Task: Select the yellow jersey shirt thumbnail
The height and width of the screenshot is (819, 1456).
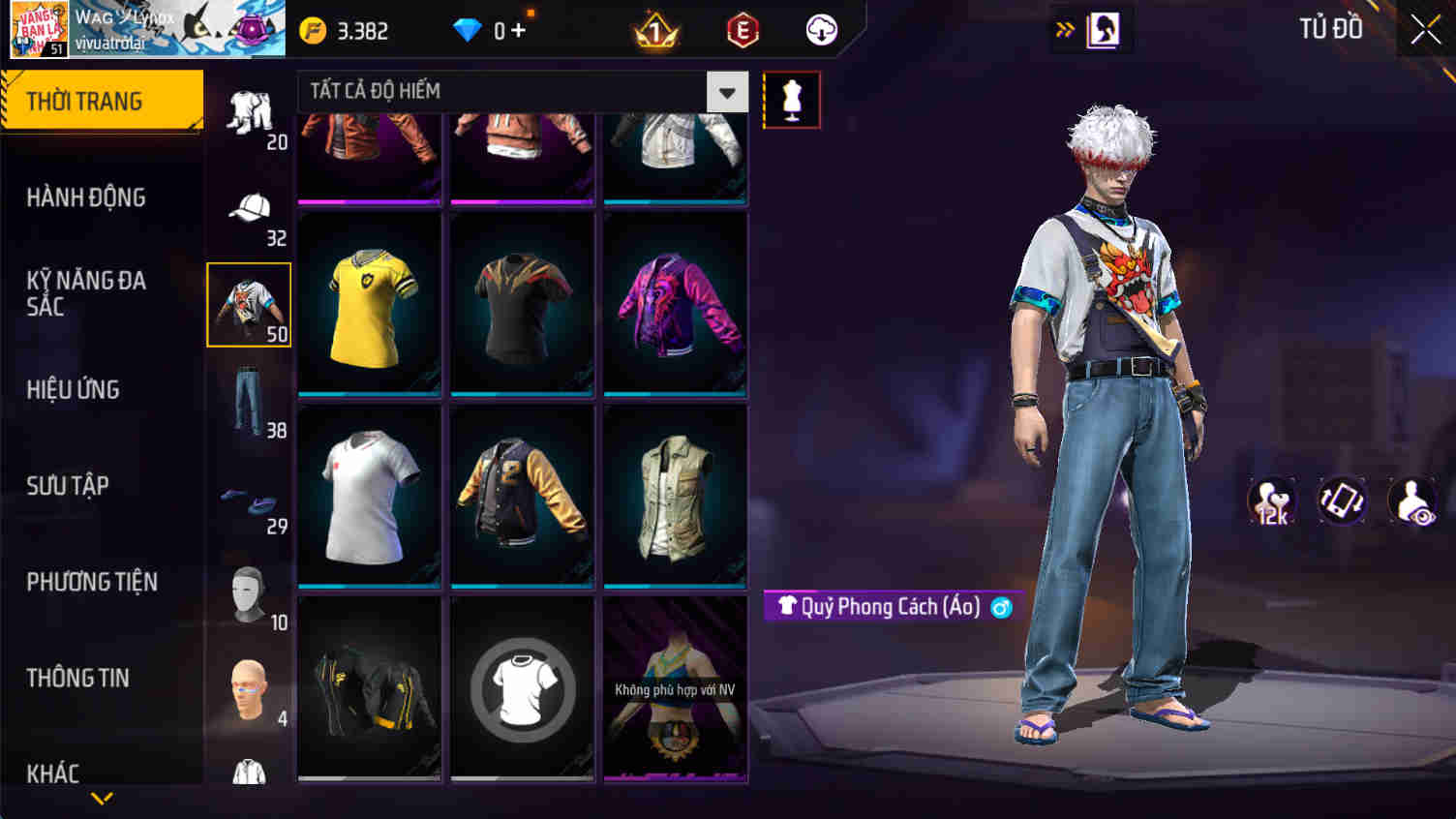Action: pos(369,303)
